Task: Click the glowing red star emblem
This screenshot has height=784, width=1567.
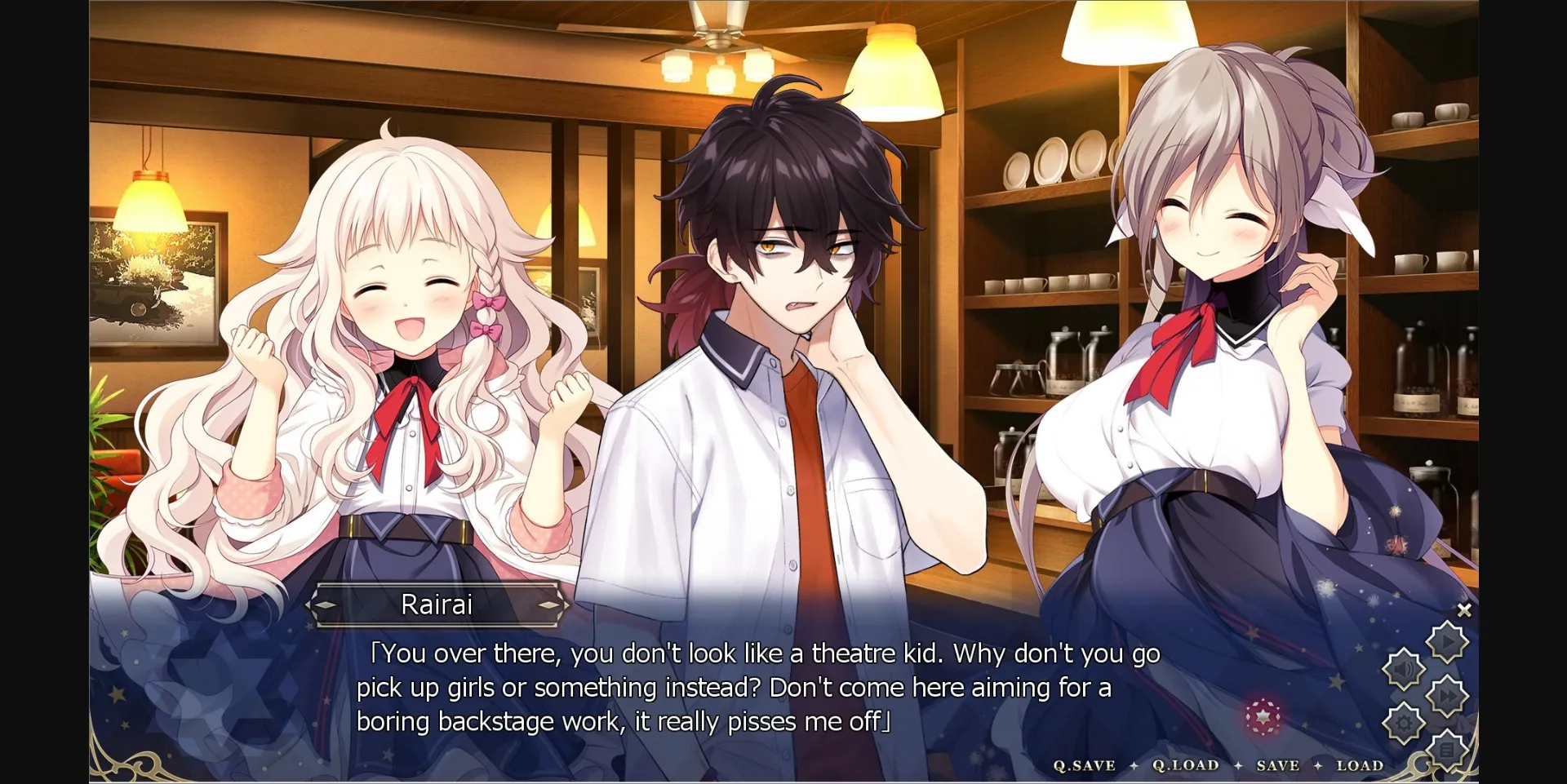Action: coord(1264,718)
